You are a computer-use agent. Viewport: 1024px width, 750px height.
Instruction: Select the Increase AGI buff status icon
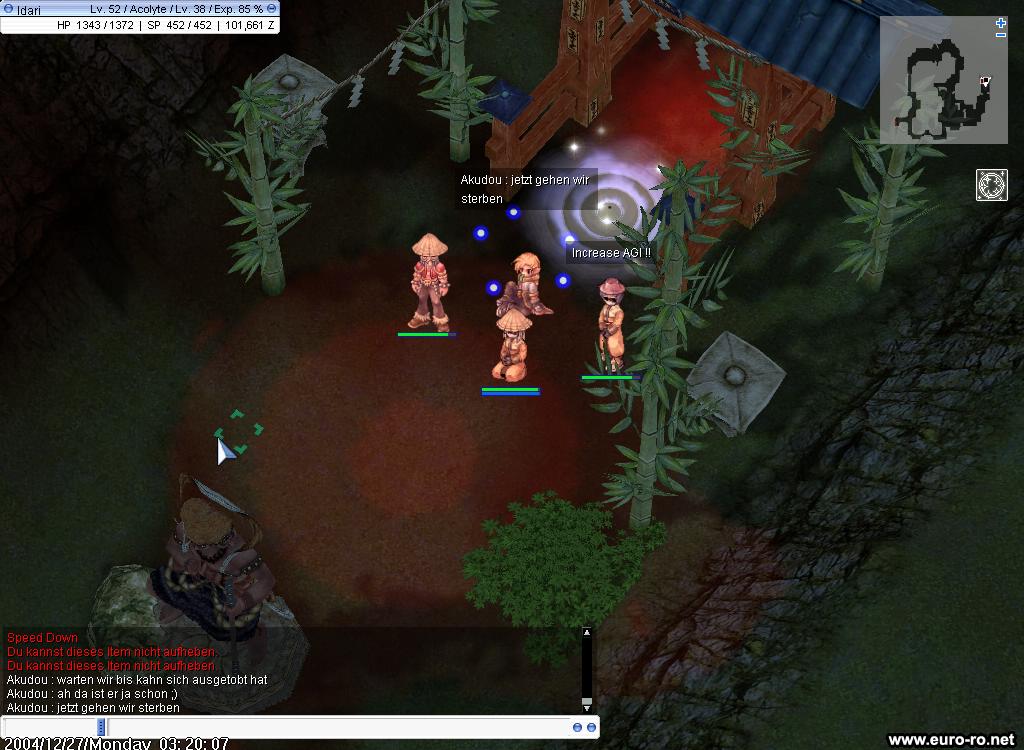click(x=991, y=185)
